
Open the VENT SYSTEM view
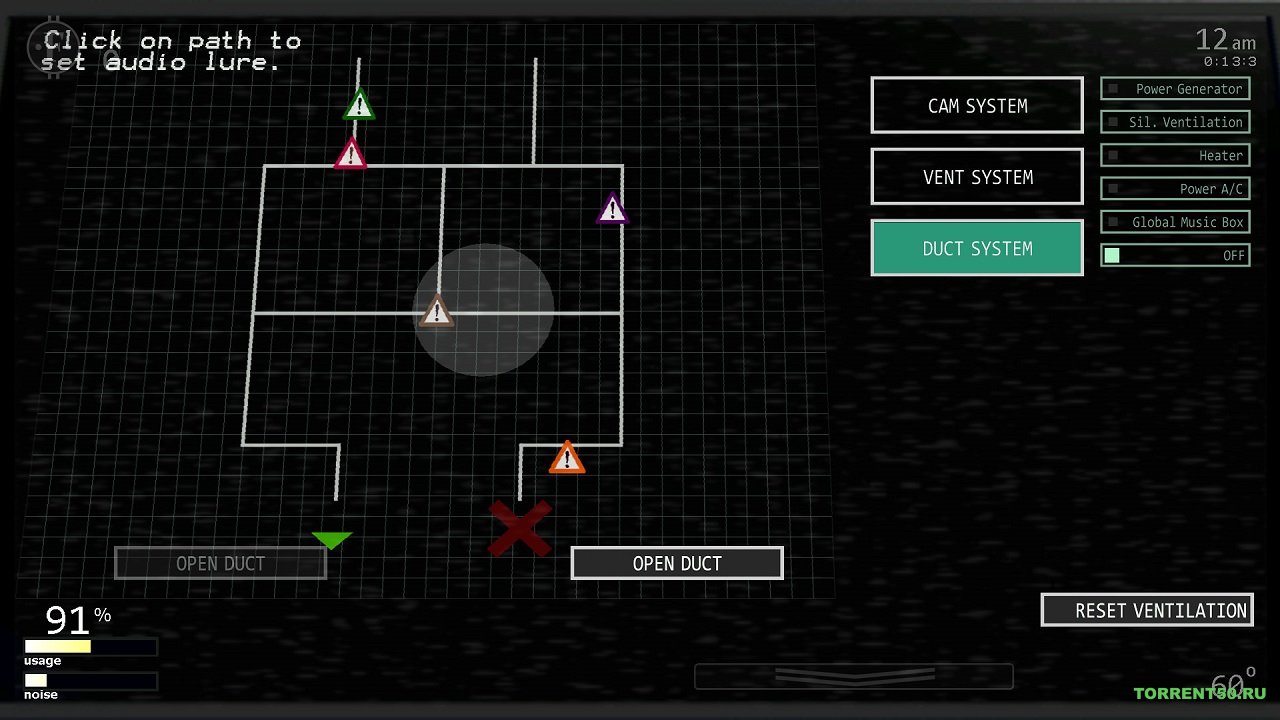click(977, 177)
